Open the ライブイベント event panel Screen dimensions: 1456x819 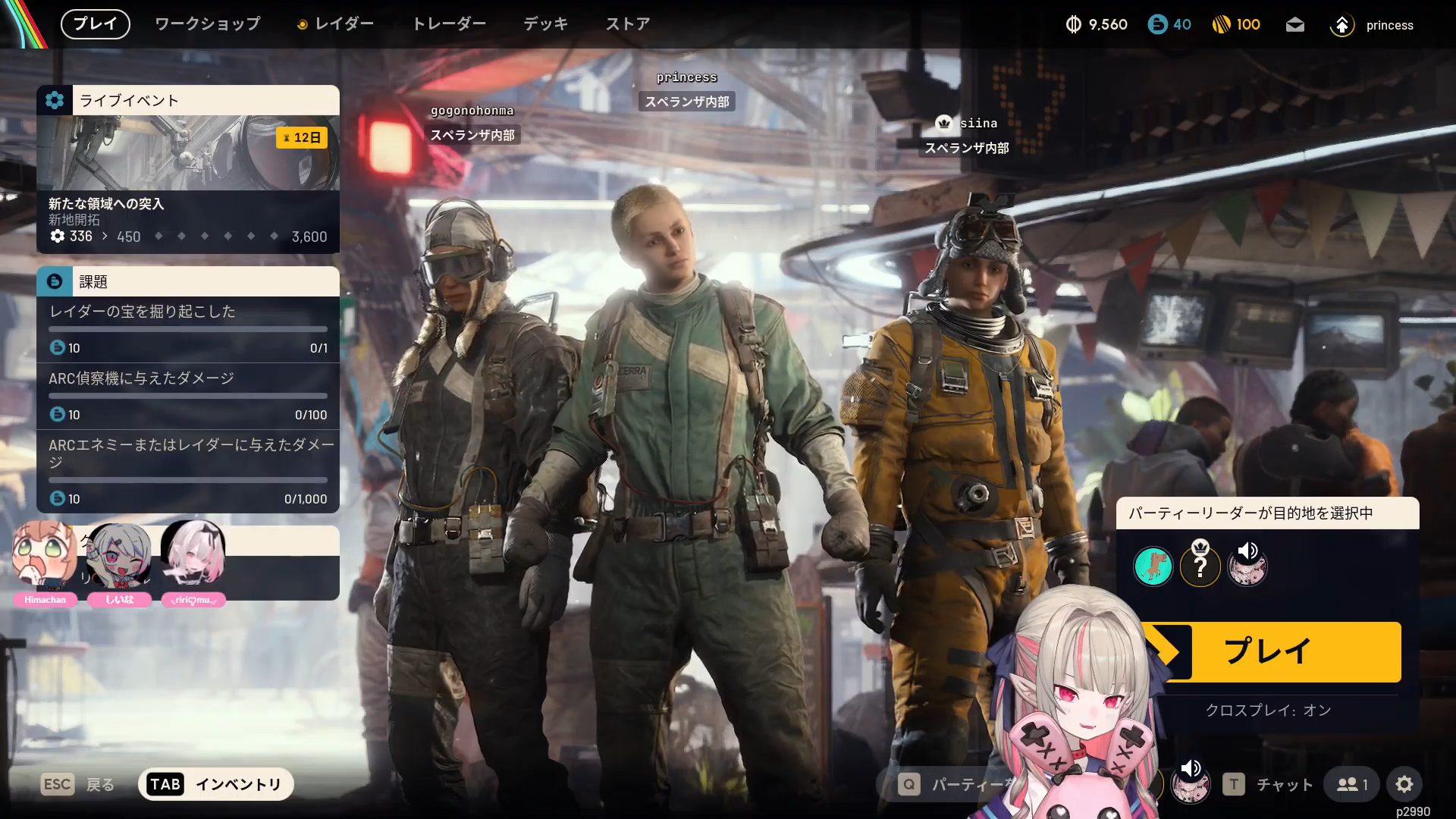[188, 169]
